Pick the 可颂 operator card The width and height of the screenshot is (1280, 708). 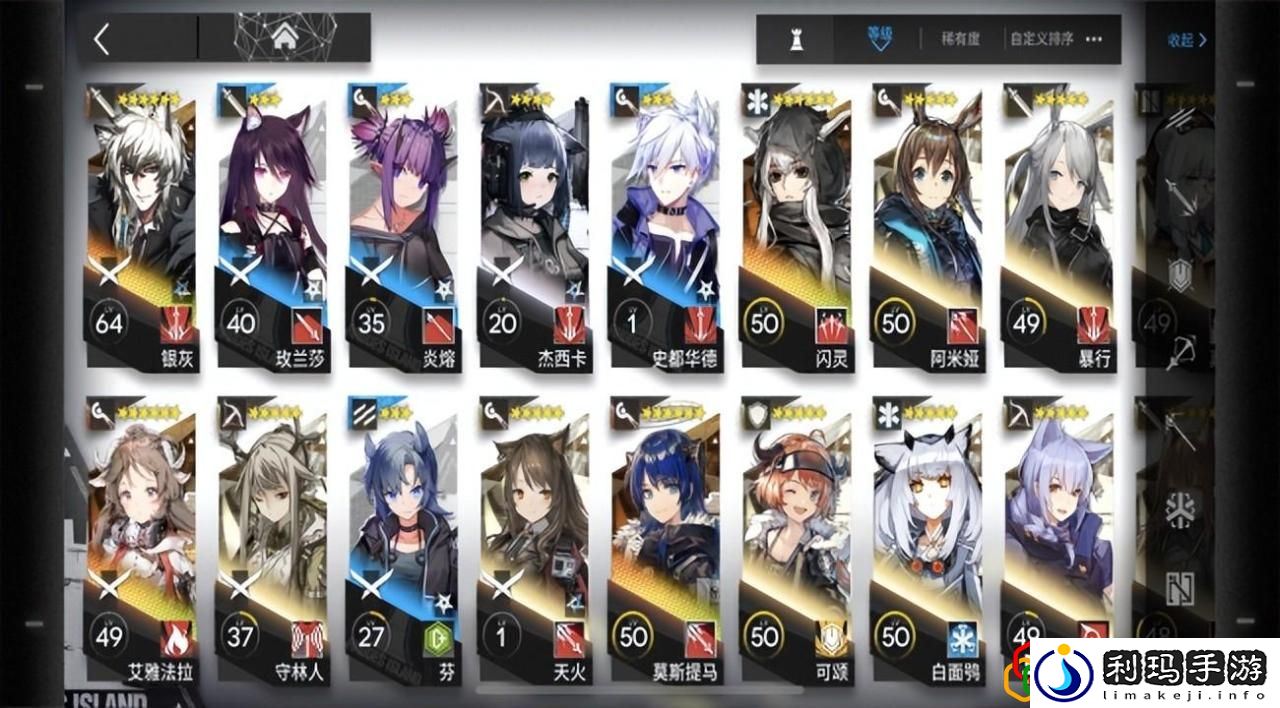[795, 540]
